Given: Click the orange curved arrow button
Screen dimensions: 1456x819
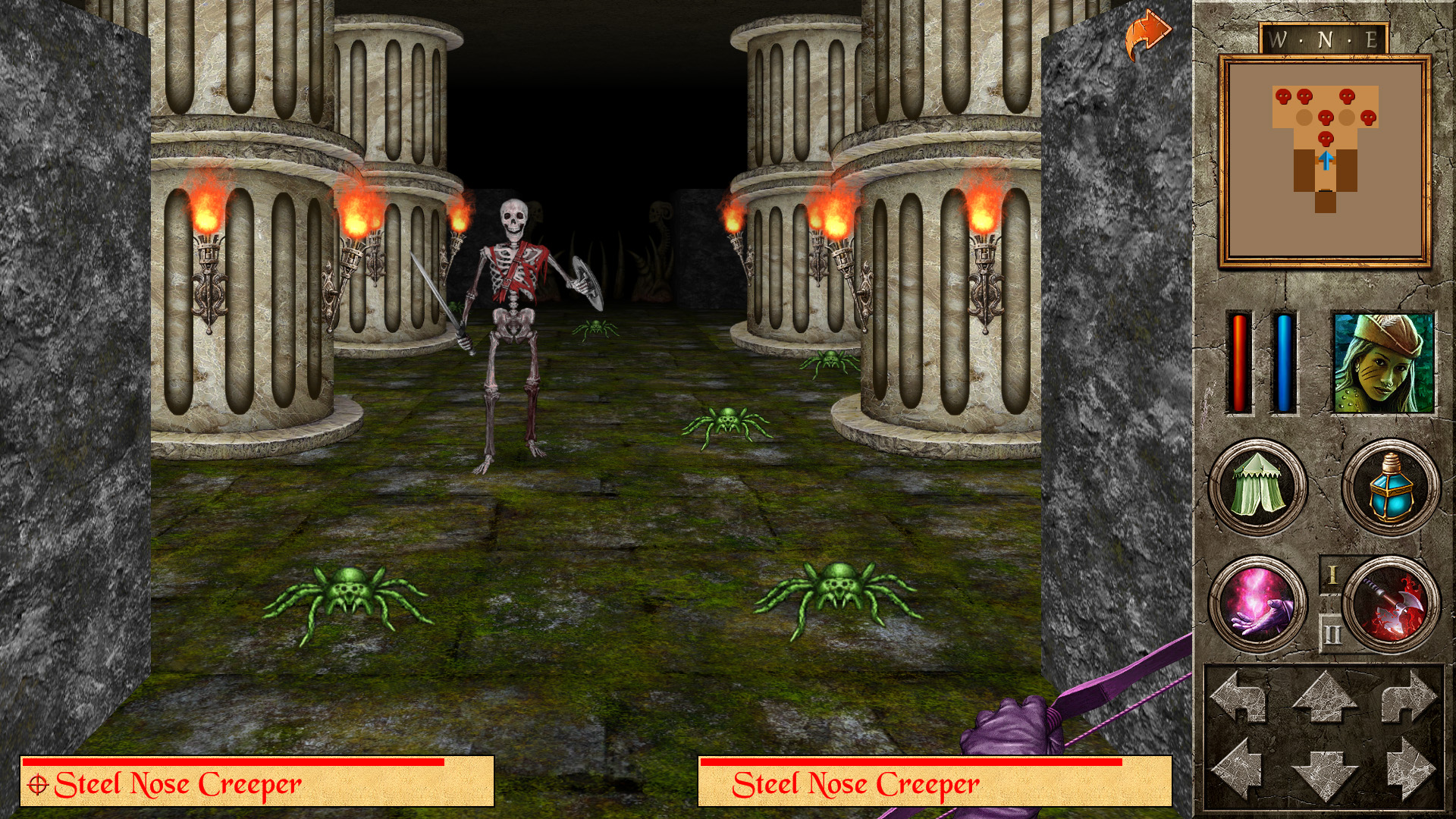Looking at the screenshot, I should coord(1147,34).
